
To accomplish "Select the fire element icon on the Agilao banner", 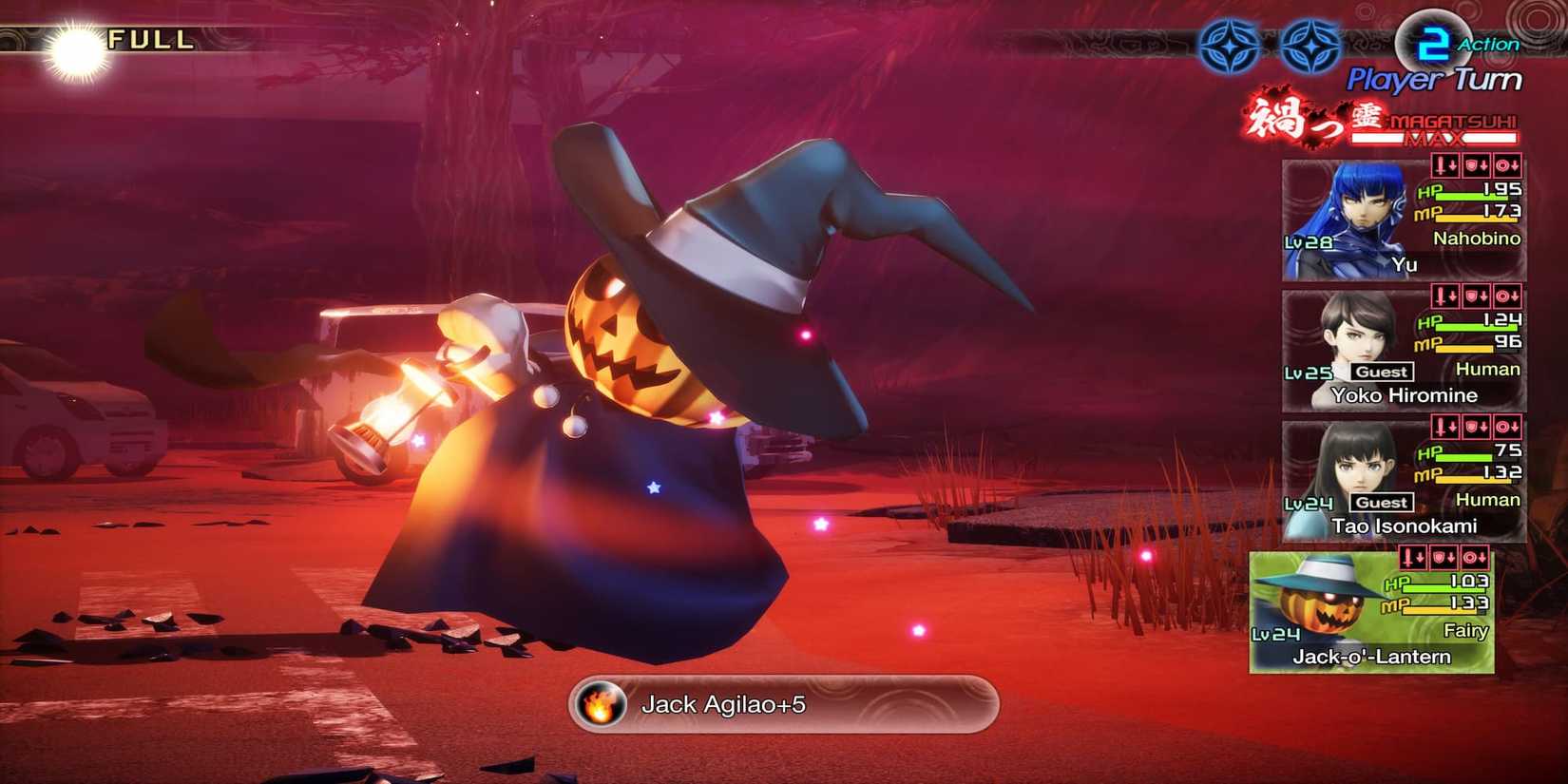I will point(601,705).
